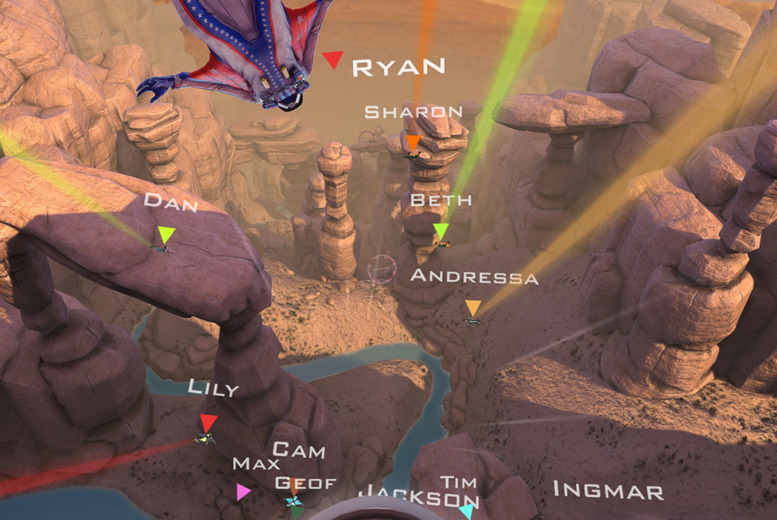Choose the Cam player name tag

tap(299, 451)
